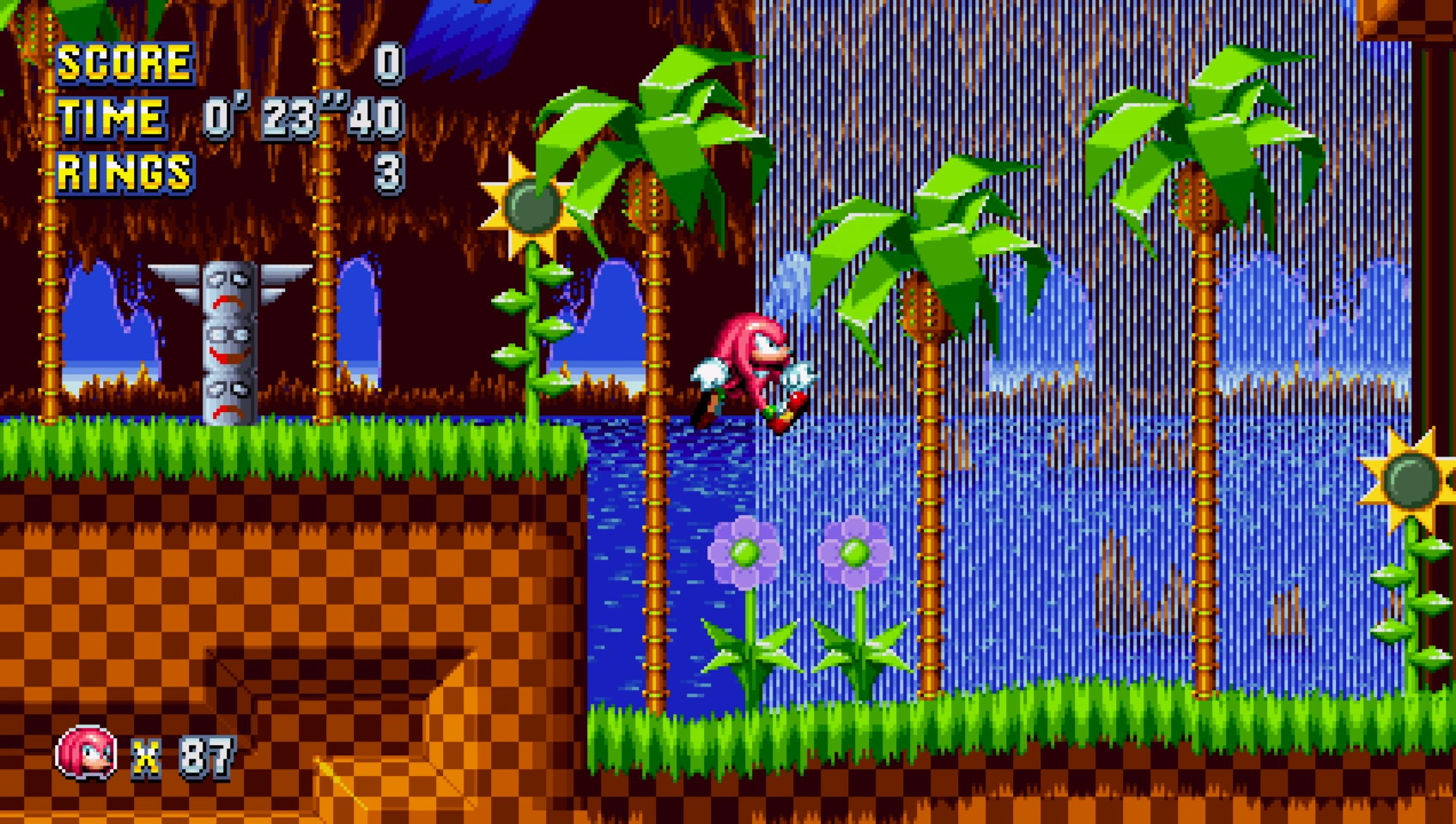Click the lives count showing 87

click(x=203, y=755)
